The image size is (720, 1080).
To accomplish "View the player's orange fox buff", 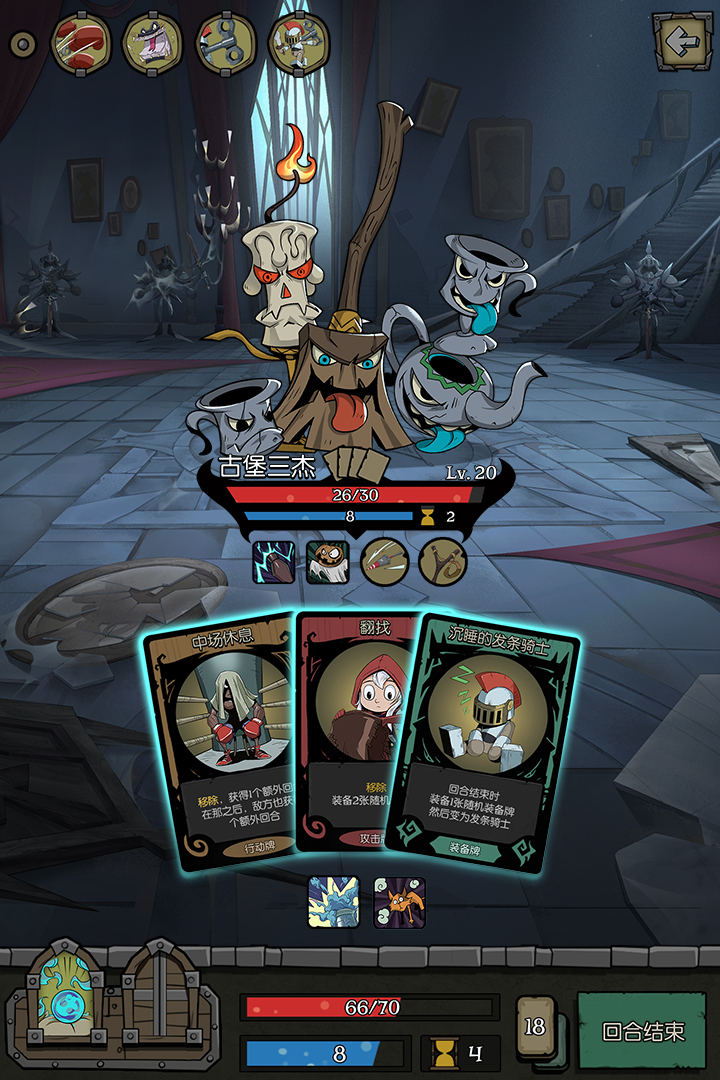I will [399, 902].
